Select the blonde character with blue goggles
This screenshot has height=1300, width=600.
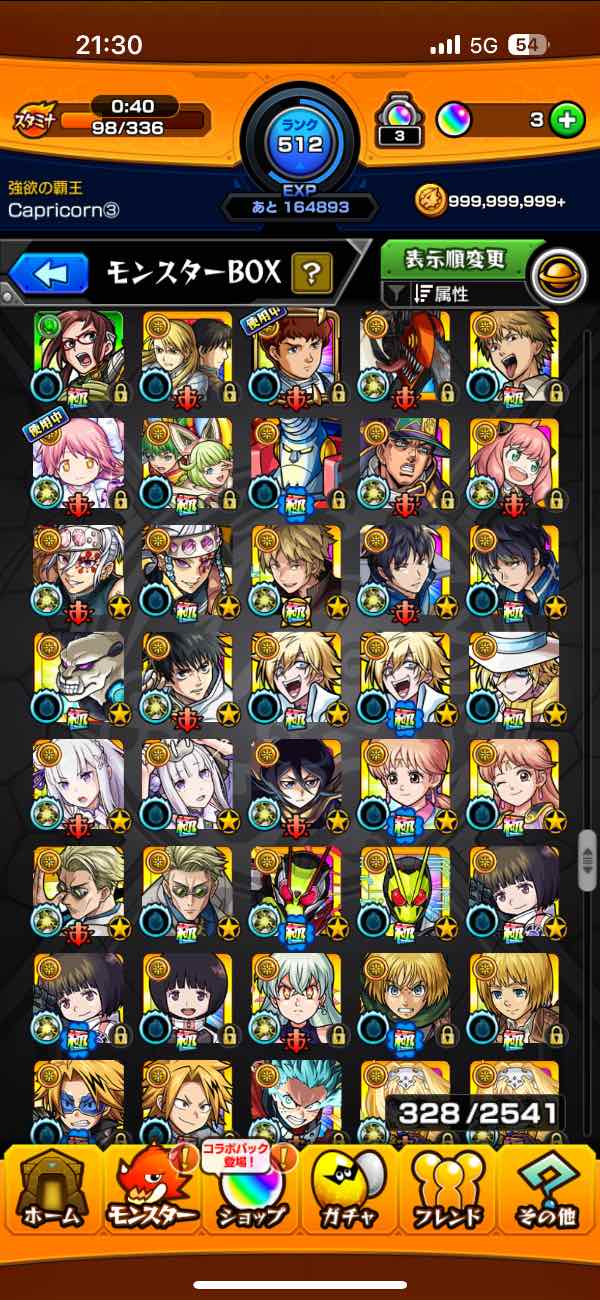pyautogui.click(x=78, y=1100)
